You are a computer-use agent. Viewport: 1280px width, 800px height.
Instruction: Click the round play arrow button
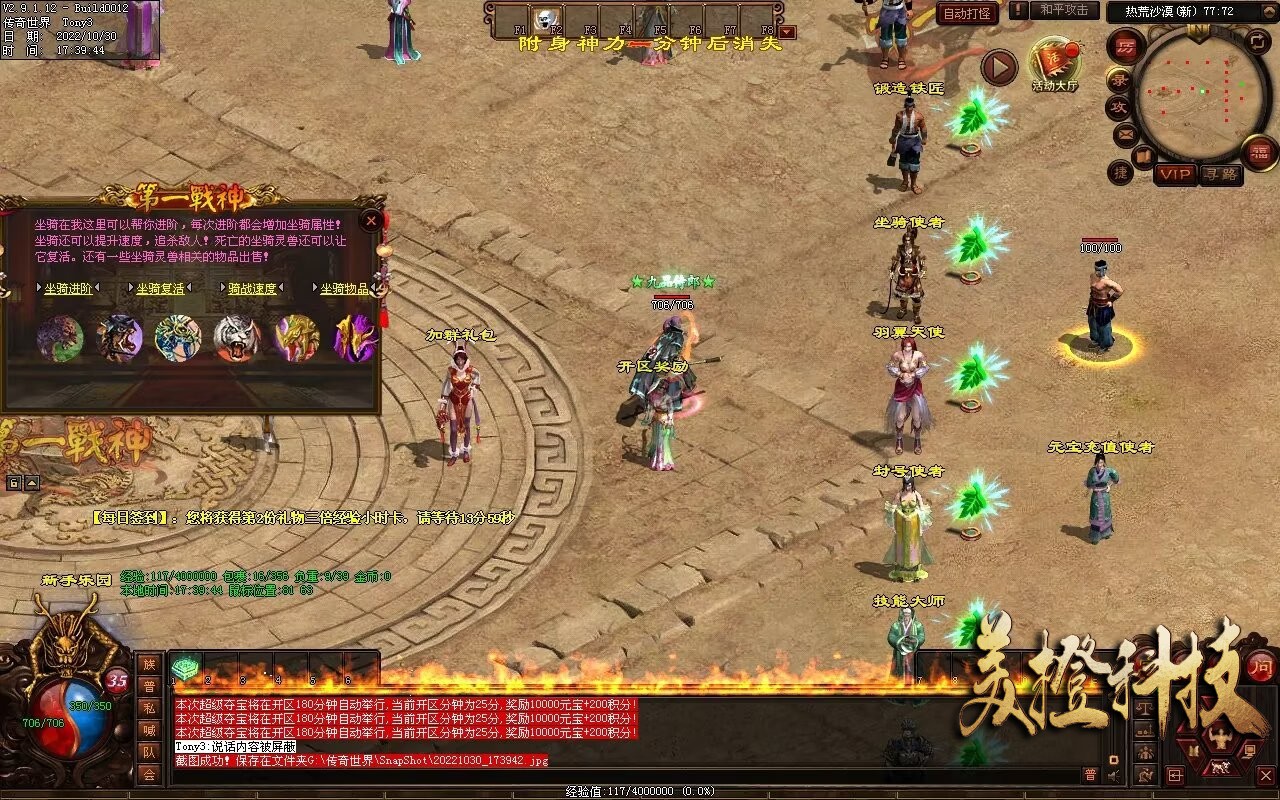pyautogui.click(x=998, y=67)
